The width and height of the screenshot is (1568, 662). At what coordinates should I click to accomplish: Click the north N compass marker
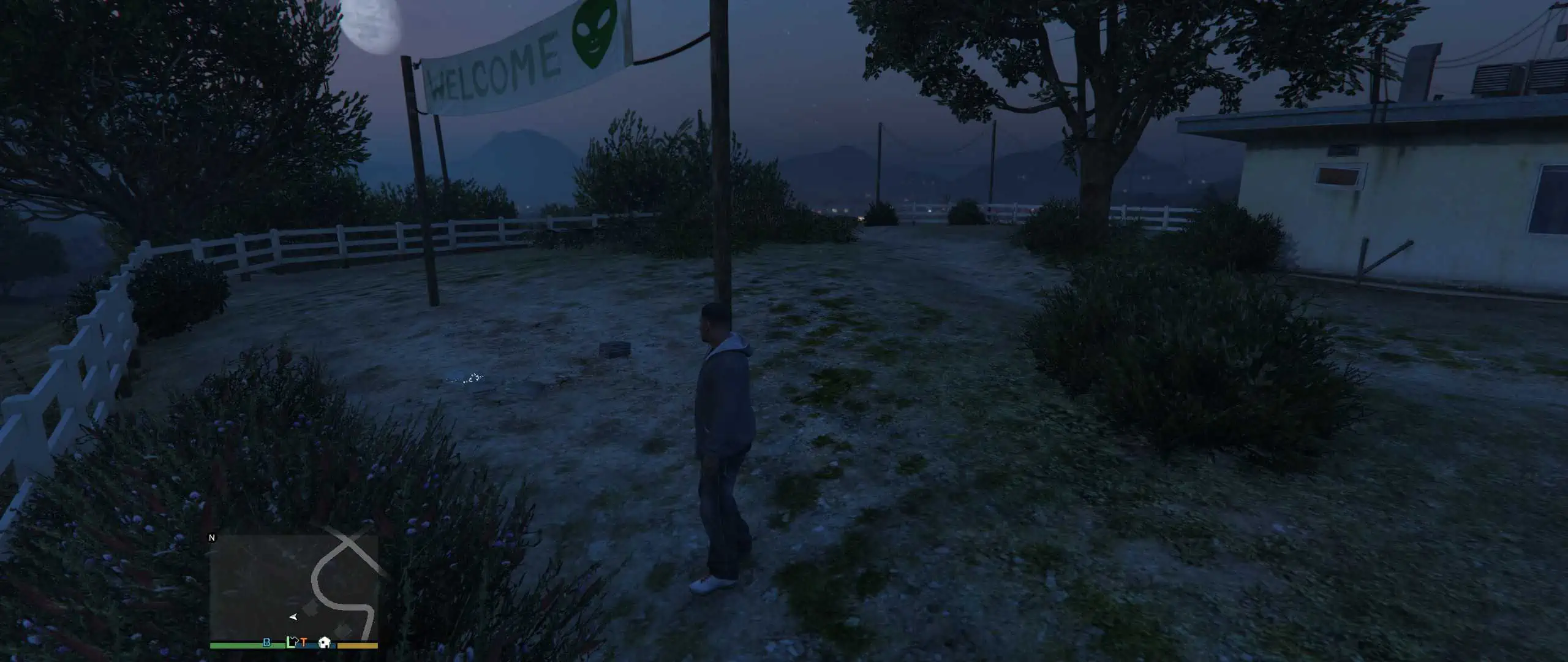pyautogui.click(x=213, y=538)
